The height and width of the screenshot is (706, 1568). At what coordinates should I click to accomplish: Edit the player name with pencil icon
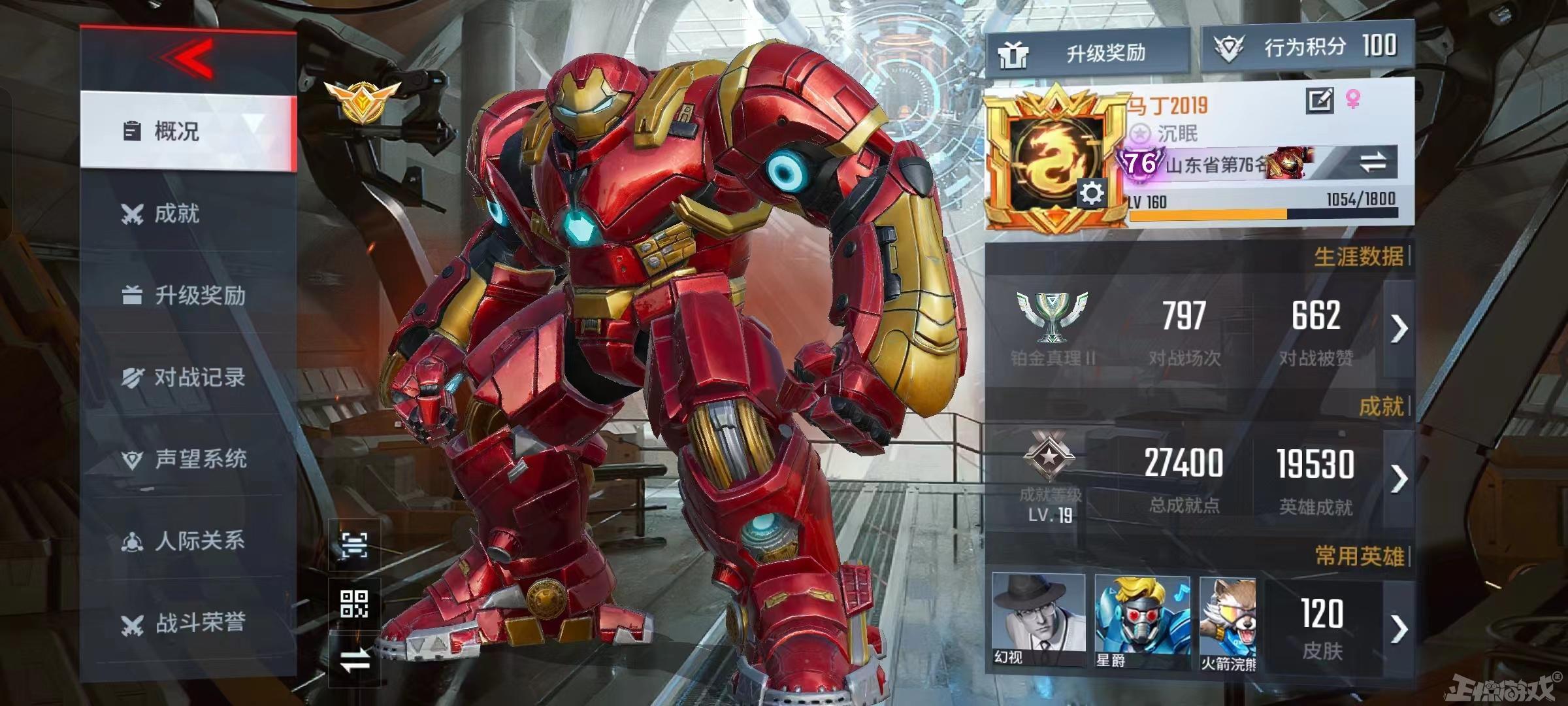click(x=1319, y=101)
